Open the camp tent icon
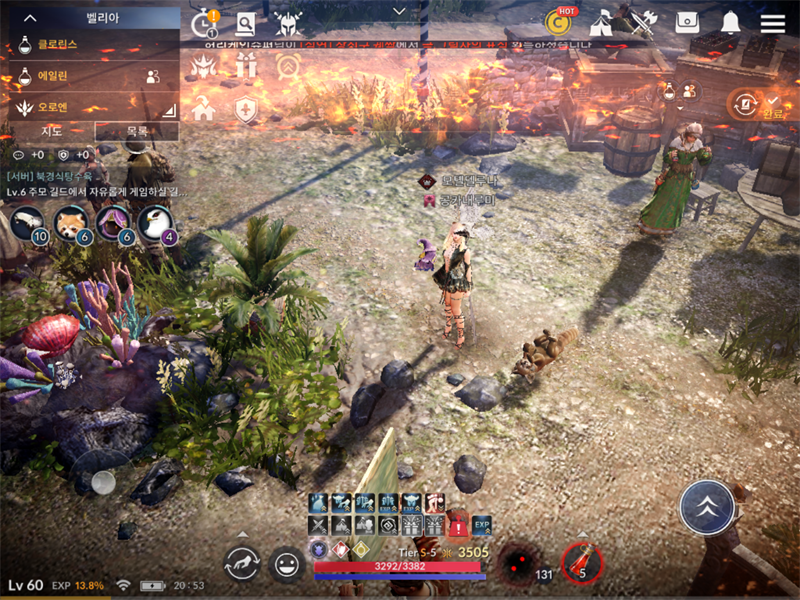 [x=602, y=22]
